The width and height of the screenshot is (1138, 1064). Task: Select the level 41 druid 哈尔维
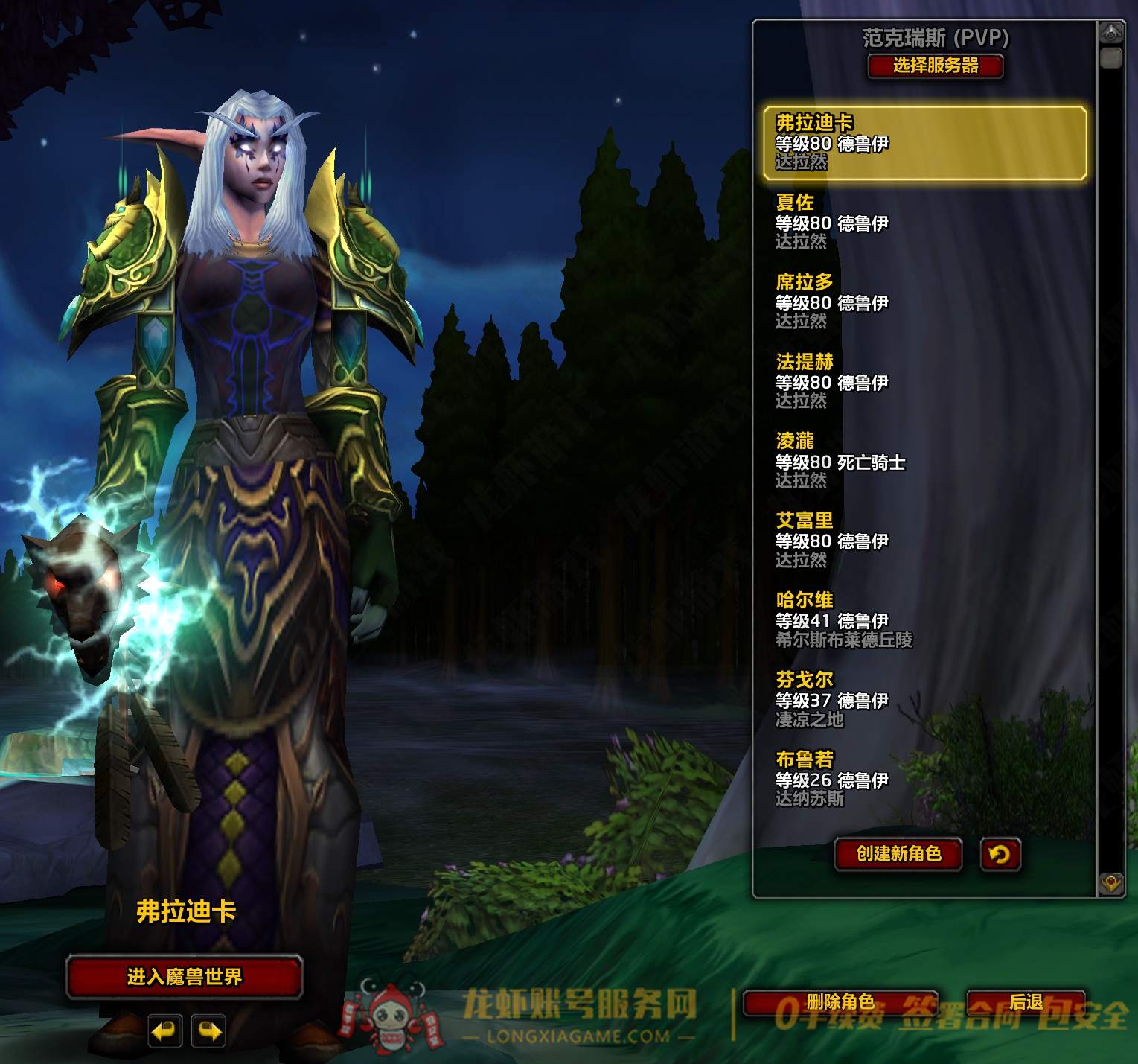pos(924,620)
